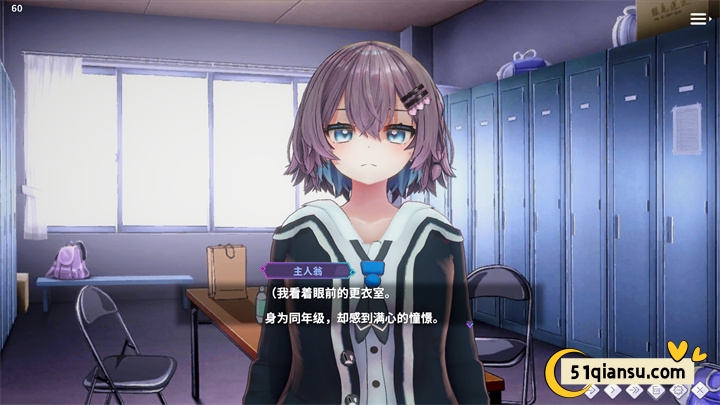Click the curved return arrow icon

point(591,390)
